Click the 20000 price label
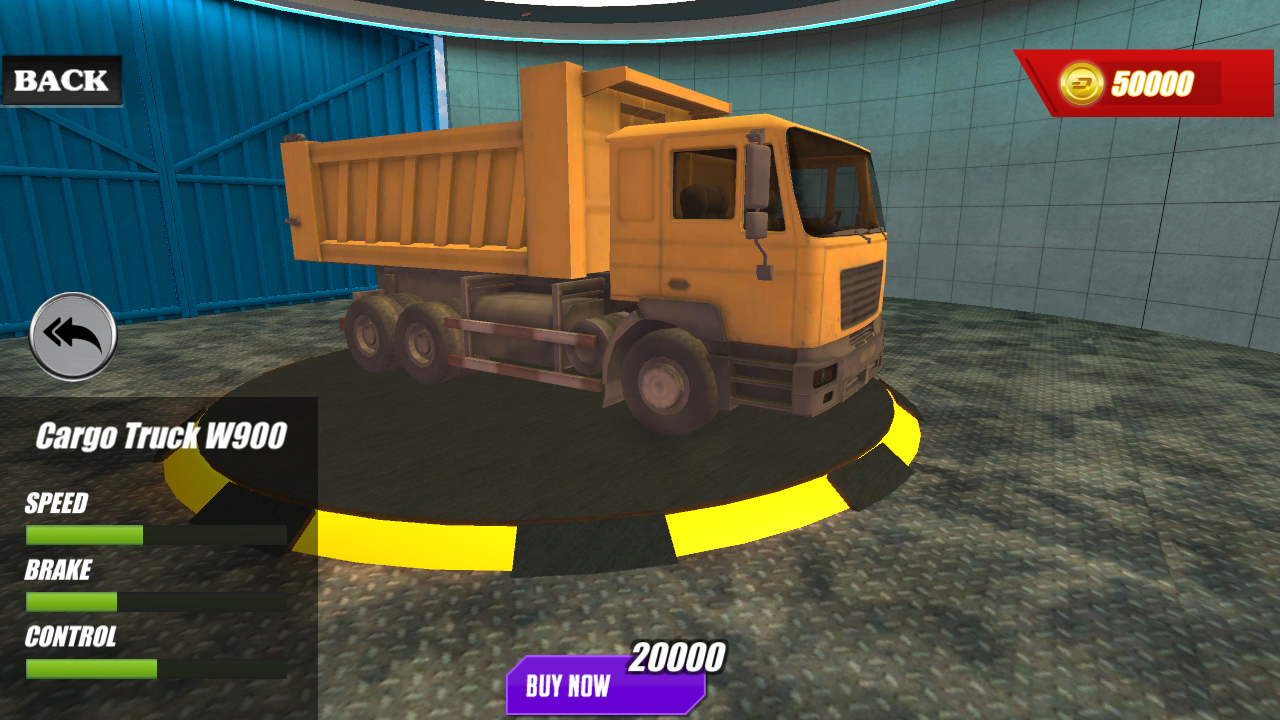 tap(676, 657)
